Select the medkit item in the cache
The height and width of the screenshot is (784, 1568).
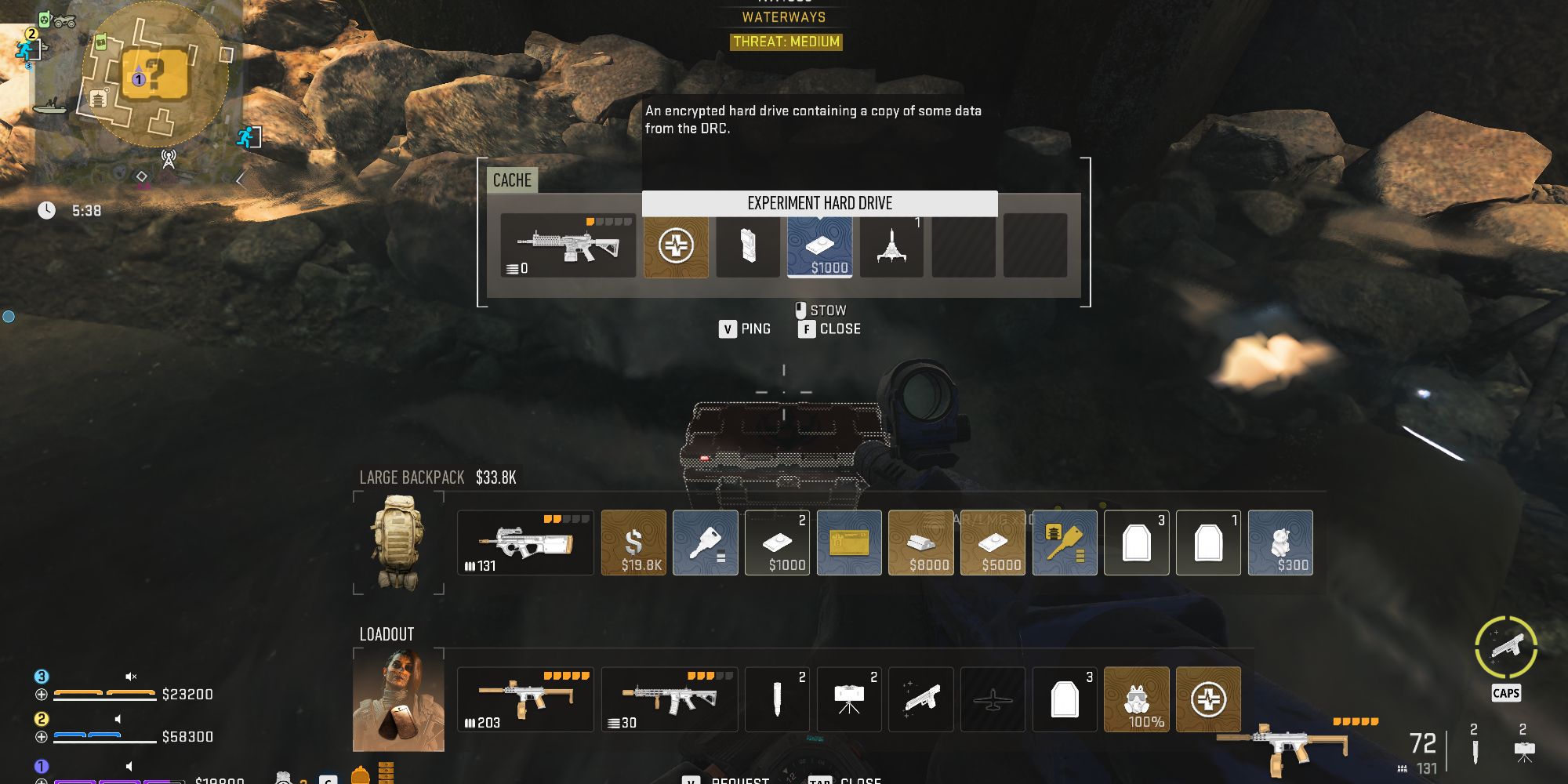(676, 246)
